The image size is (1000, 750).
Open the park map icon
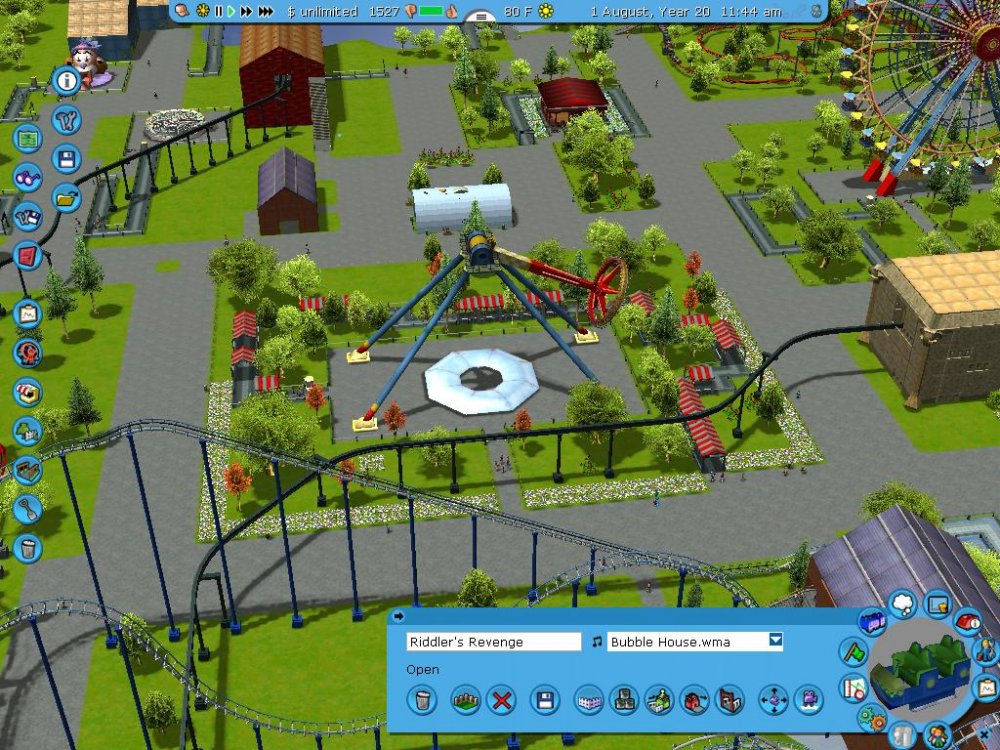click(28, 139)
